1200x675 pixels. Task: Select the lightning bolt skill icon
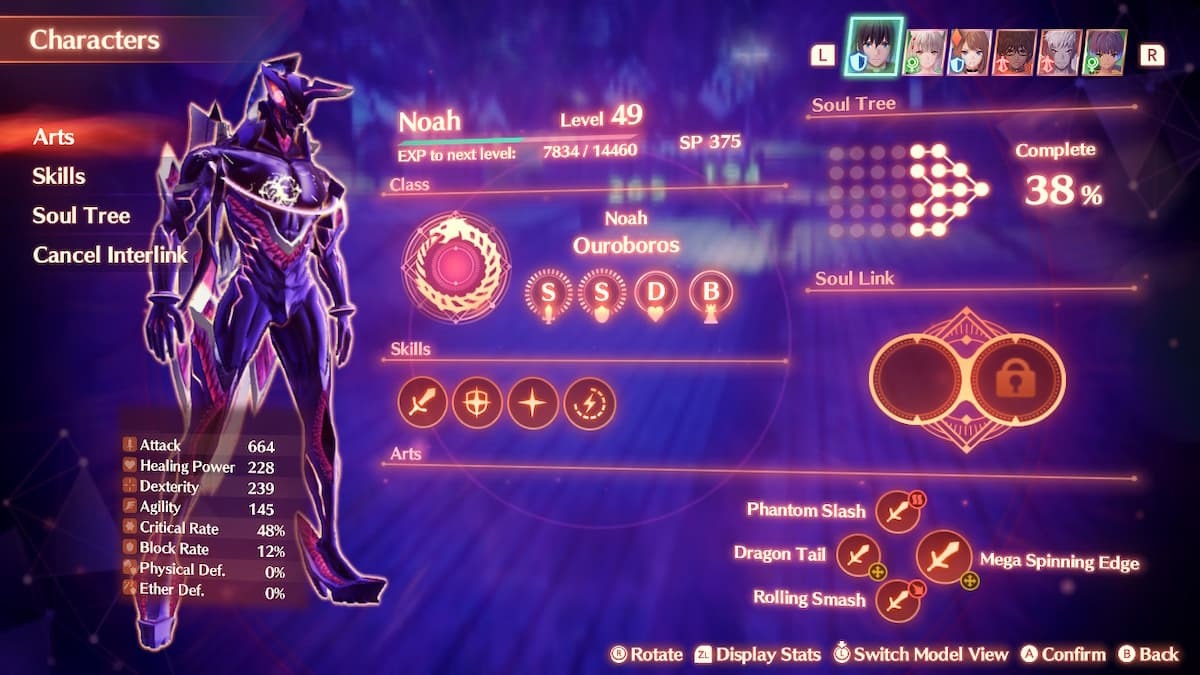pyautogui.click(x=588, y=402)
